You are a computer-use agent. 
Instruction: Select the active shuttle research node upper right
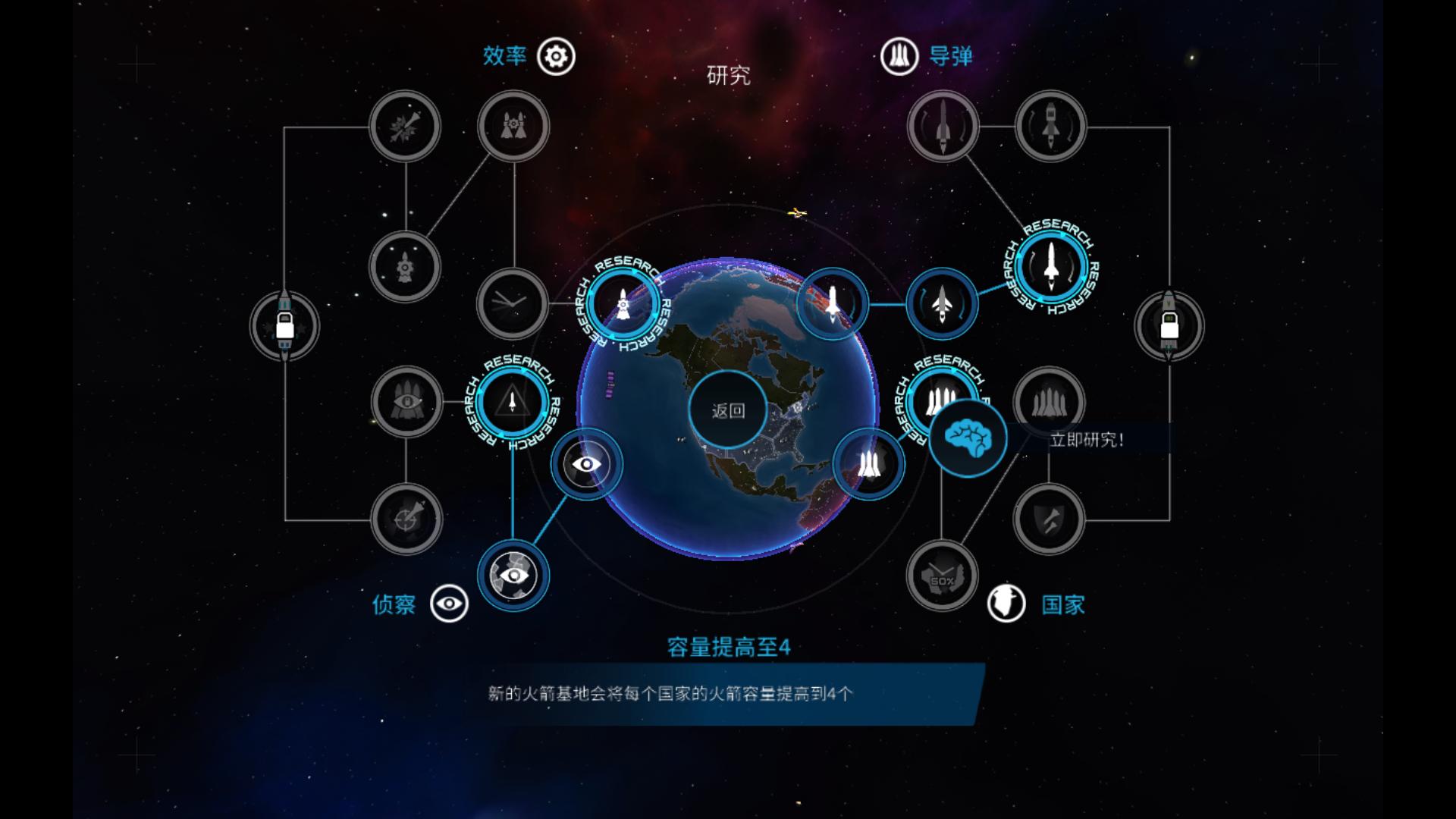tap(1050, 275)
